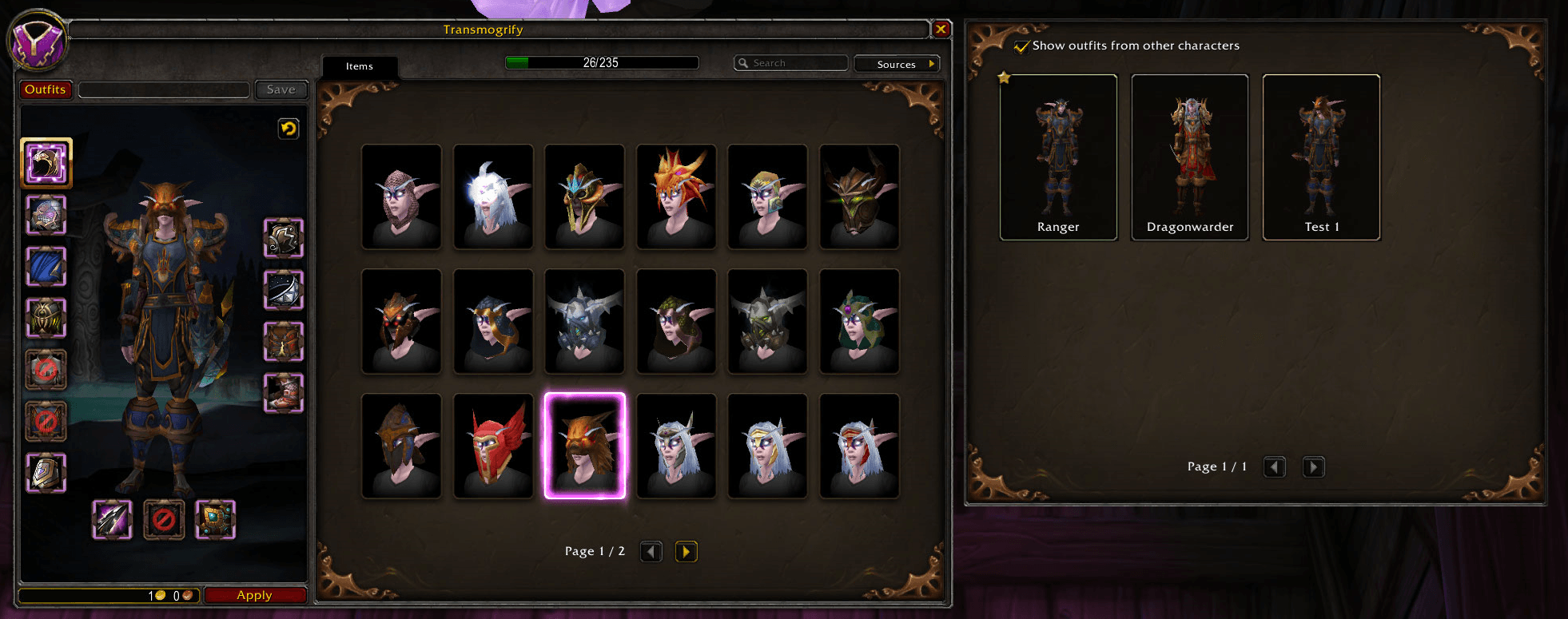
Task: Select the Ranger outfit
Action: point(1058,157)
